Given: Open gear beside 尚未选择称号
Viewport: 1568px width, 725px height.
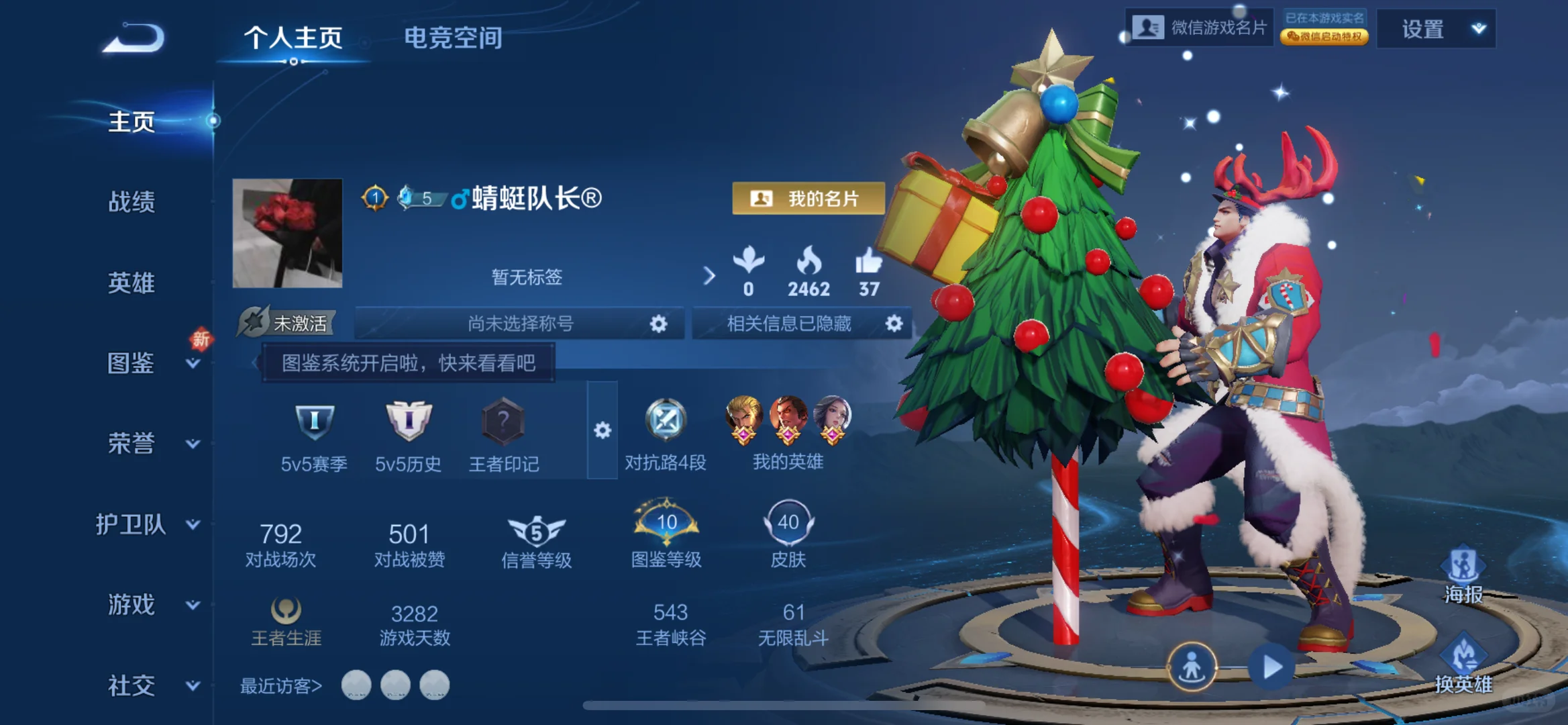Looking at the screenshot, I should pos(658,324).
